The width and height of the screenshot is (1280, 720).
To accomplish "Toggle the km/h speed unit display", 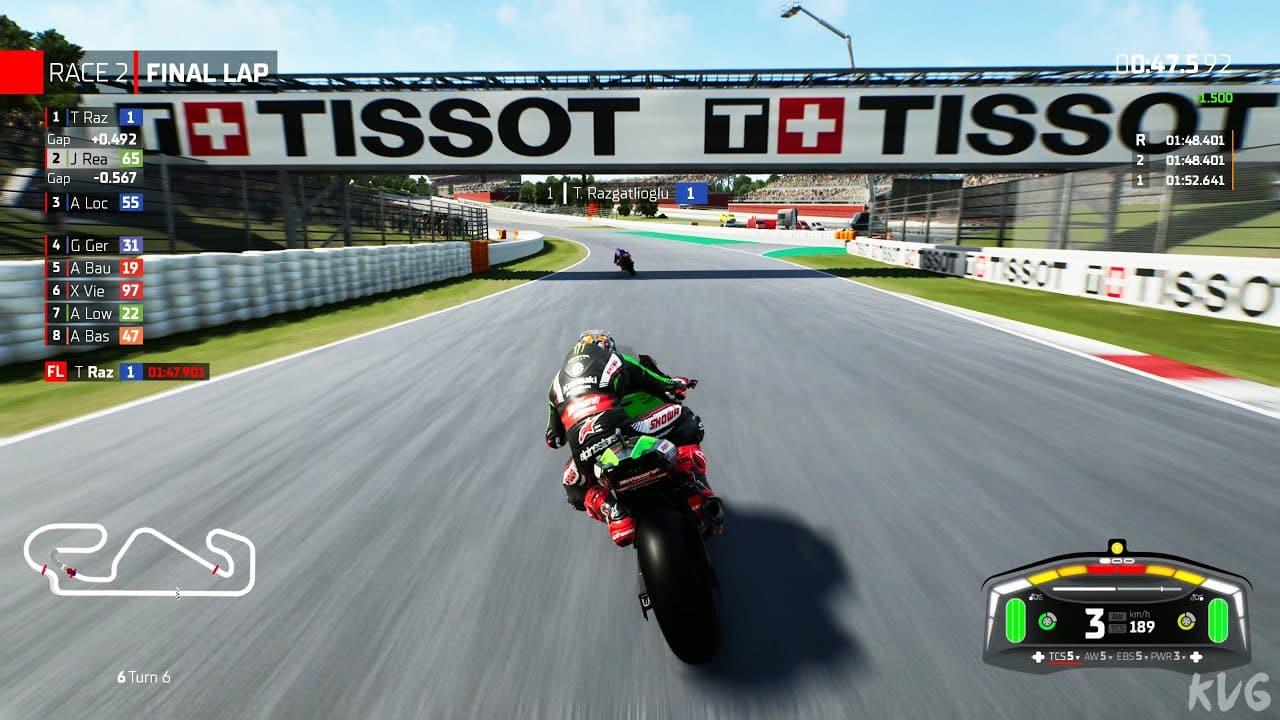I will pyautogui.click(x=1141, y=614).
